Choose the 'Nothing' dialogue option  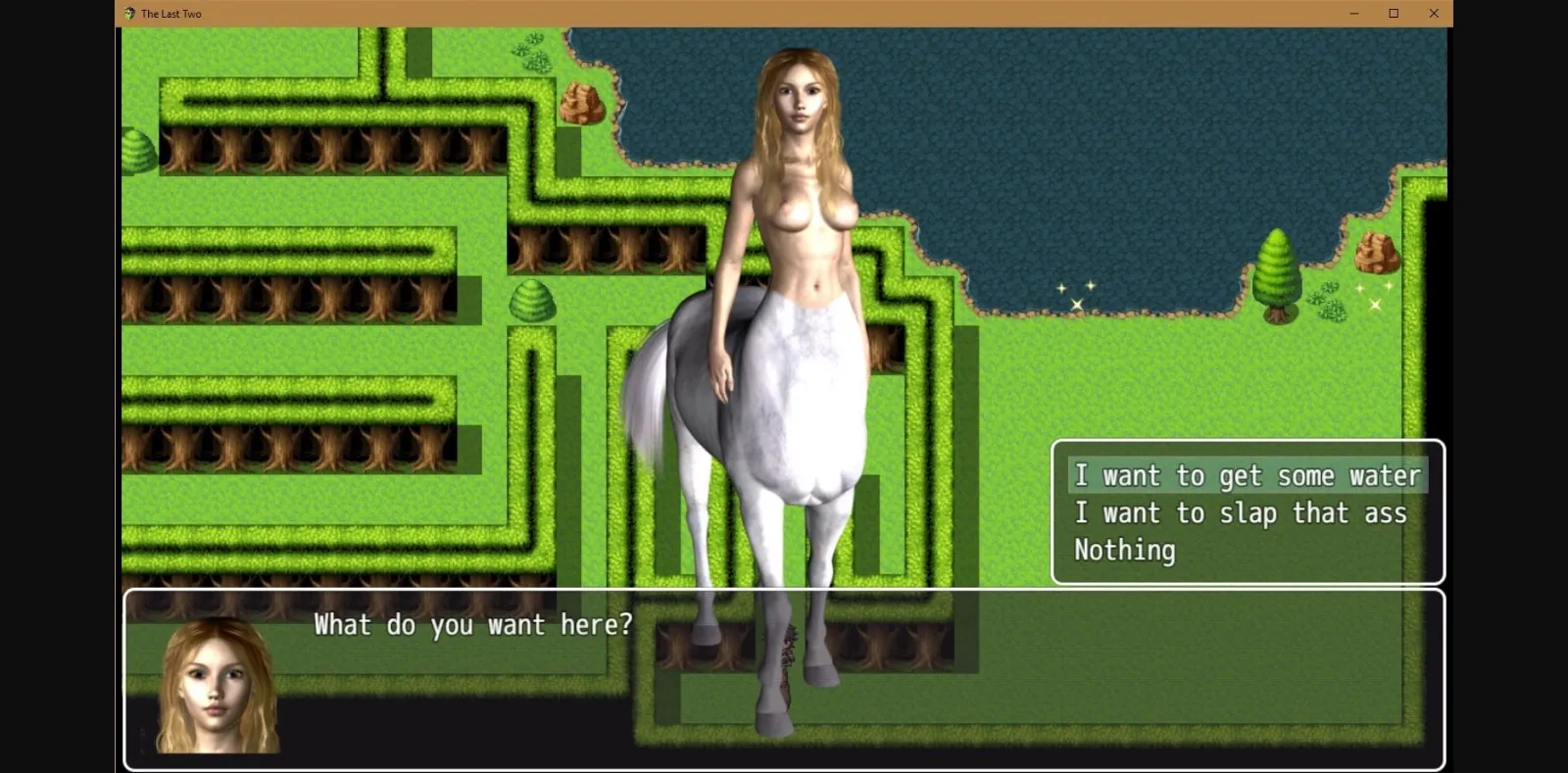[x=1124, y=551]
